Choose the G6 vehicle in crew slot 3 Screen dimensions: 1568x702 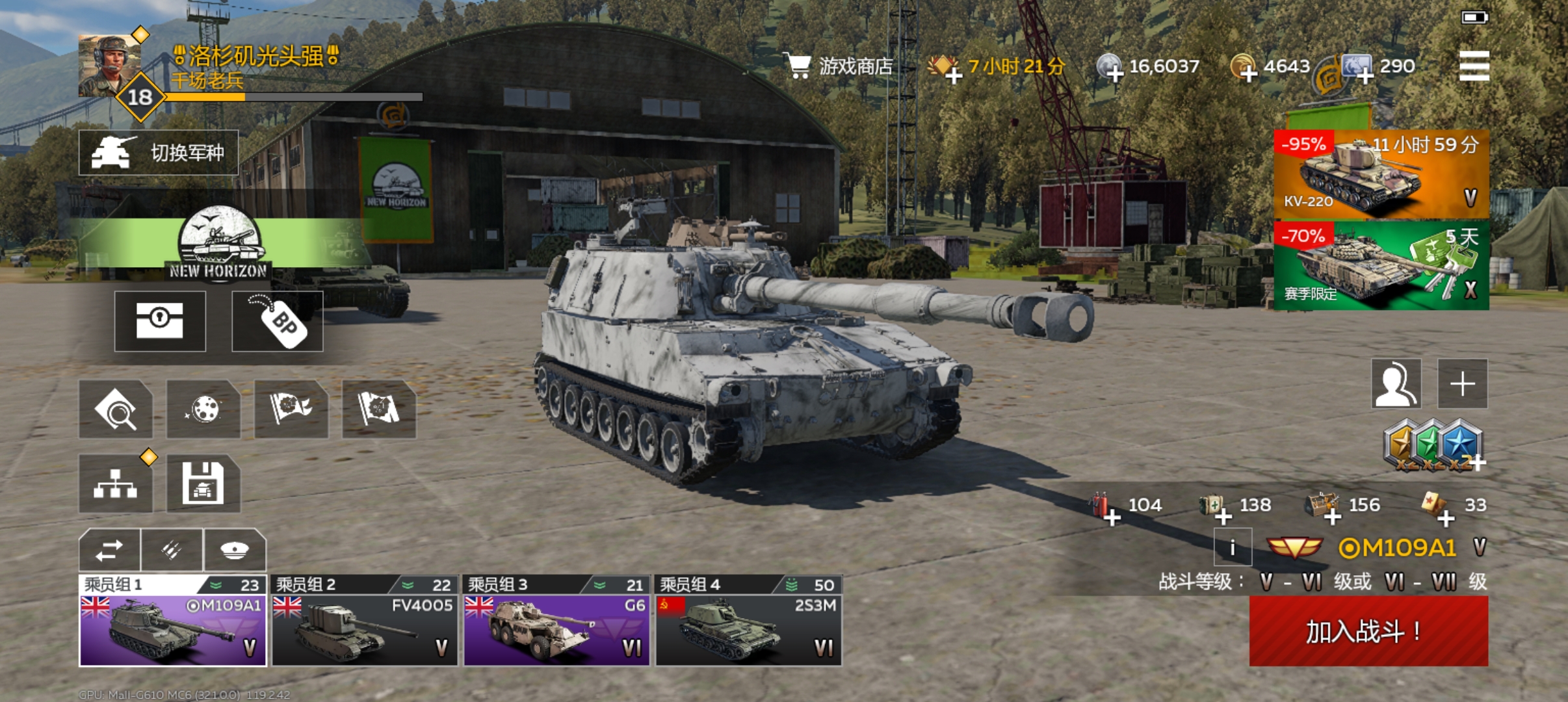point(556,622)
